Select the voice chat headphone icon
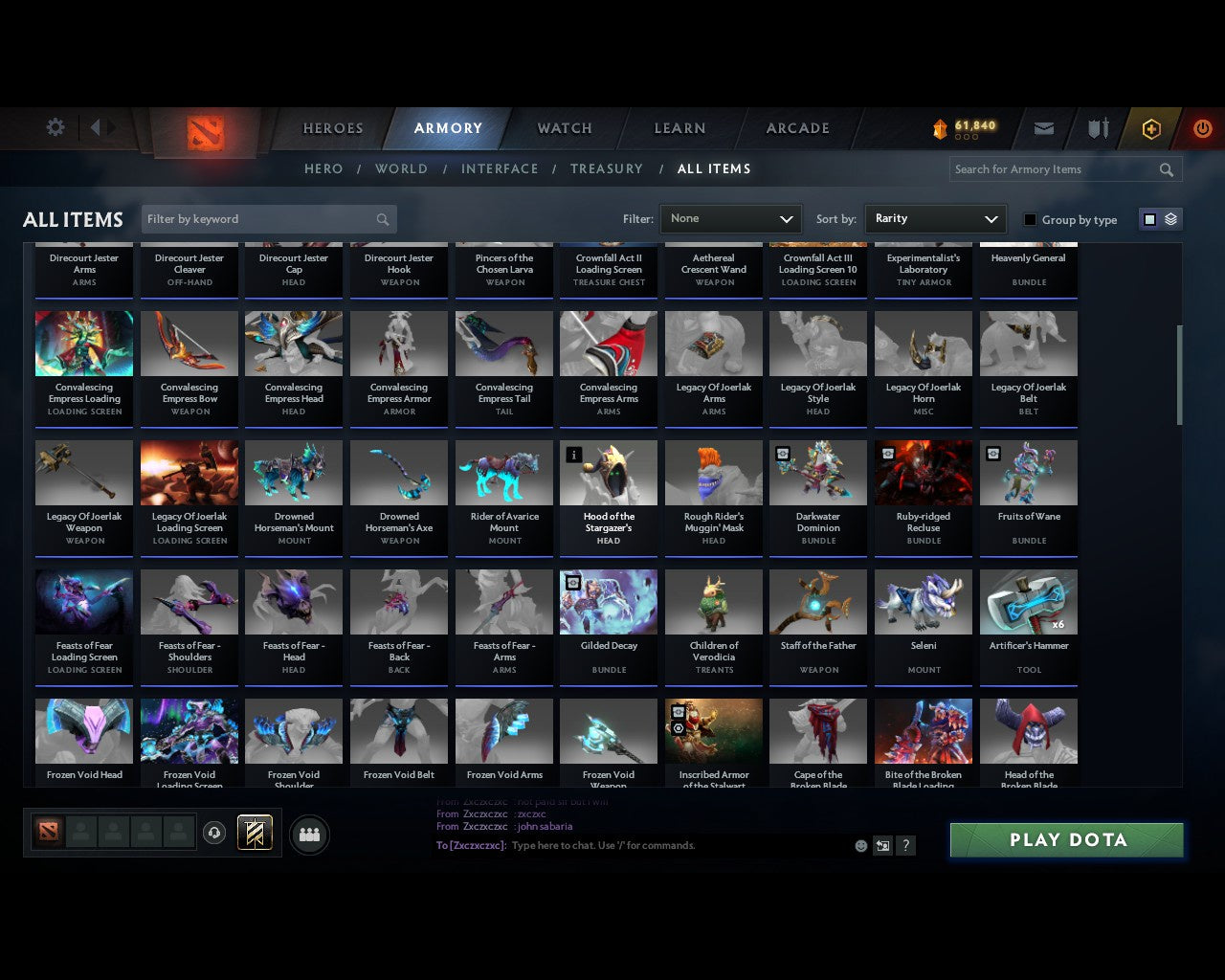1225x980 pixels. [216, 833]
